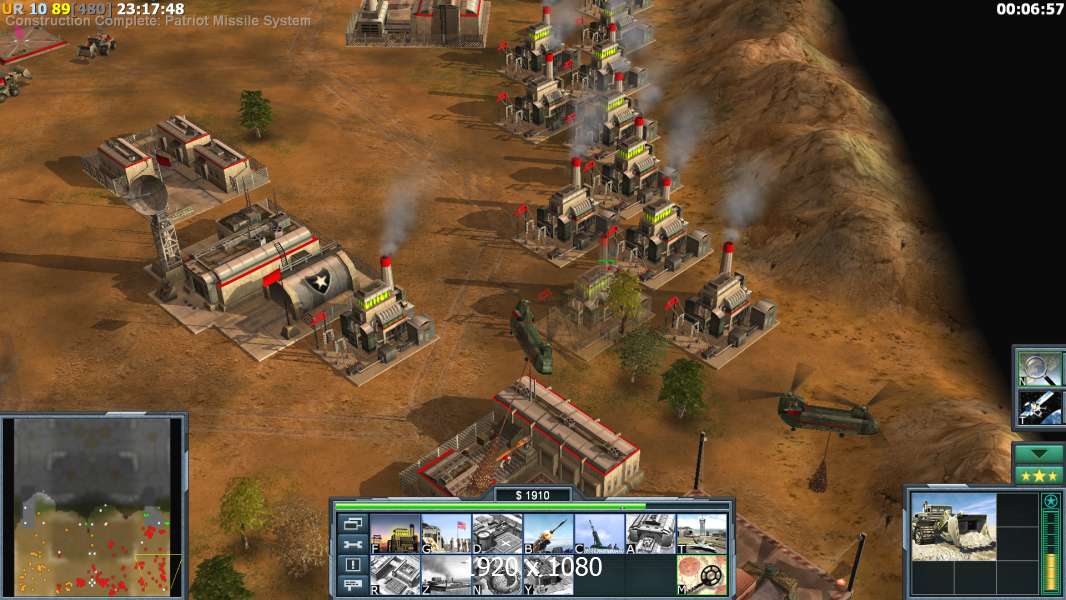This screenshot has height=600, width=1066.
Task: Open the exclamation mark button
Action: (352, 565)
